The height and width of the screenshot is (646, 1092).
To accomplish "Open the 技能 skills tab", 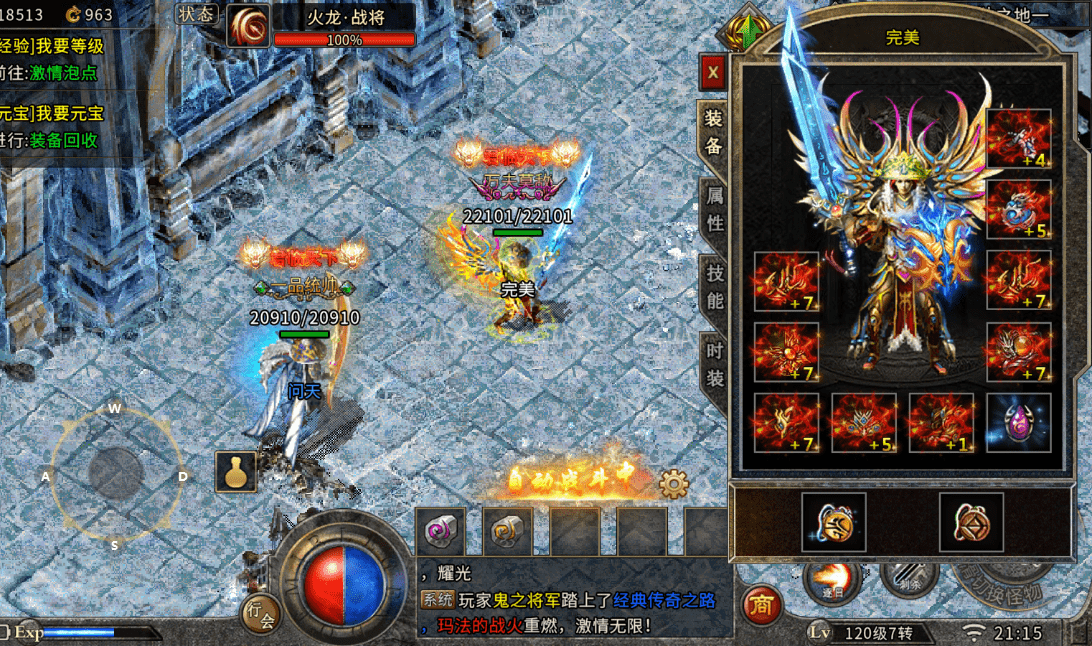I will tap(714, 285).
